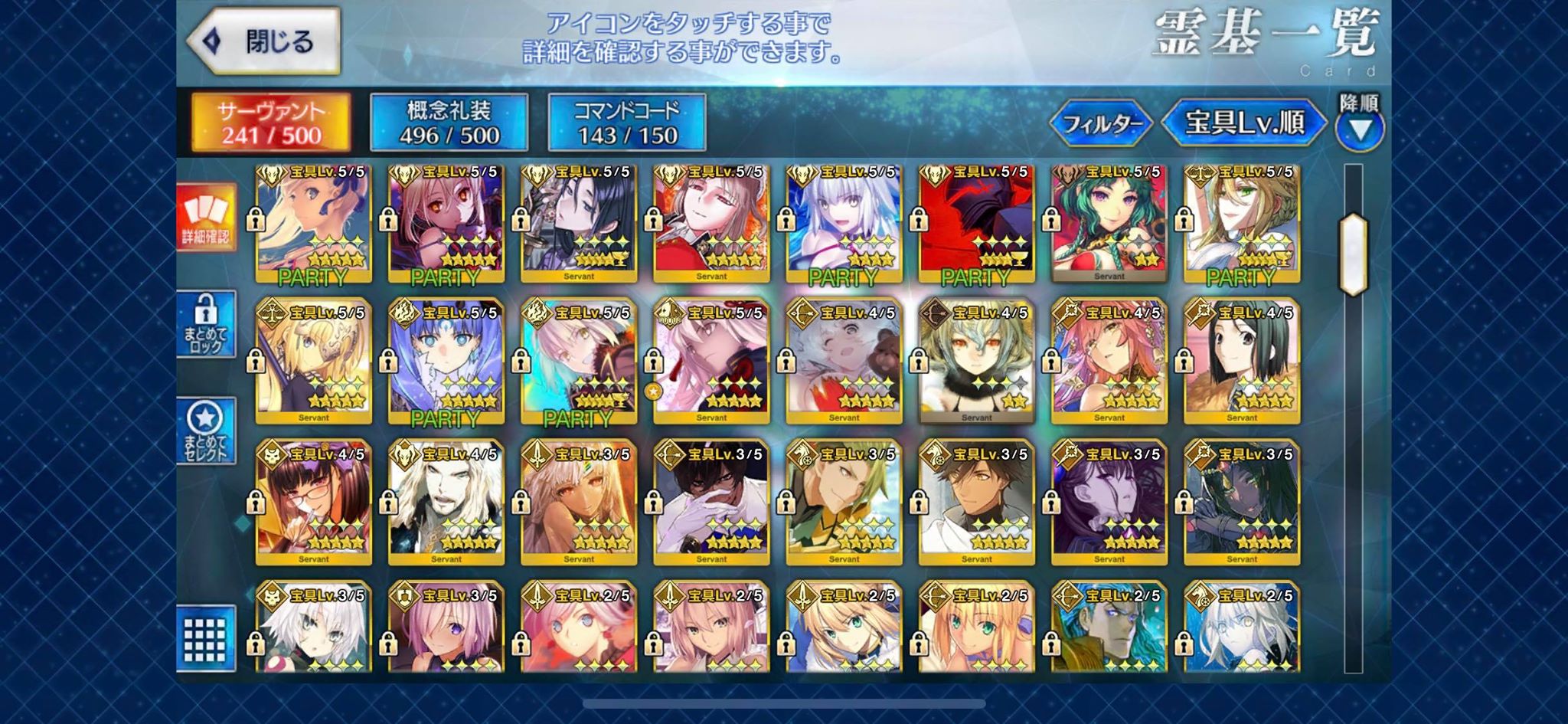Tap the まとめてロック button

205,325
